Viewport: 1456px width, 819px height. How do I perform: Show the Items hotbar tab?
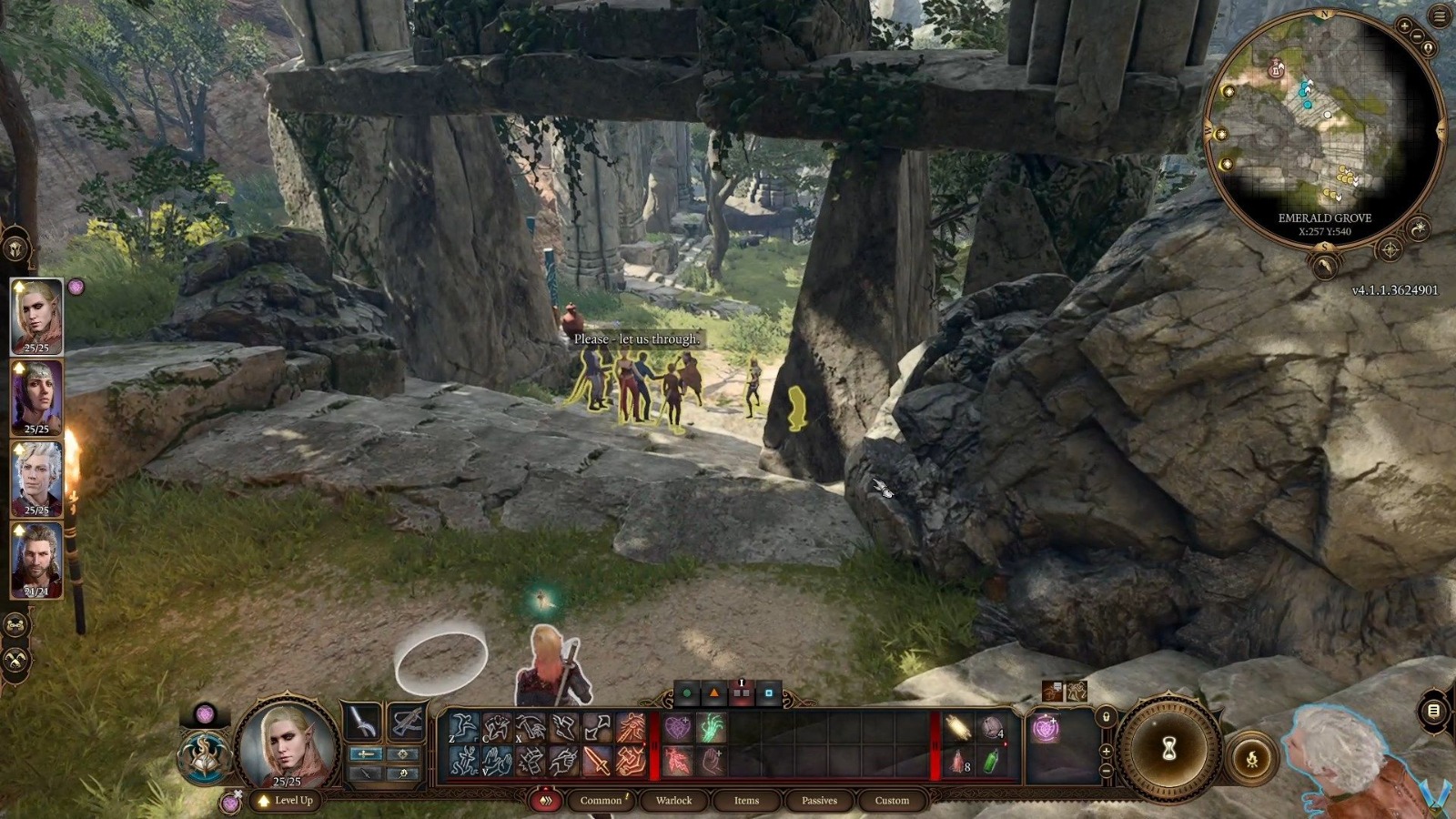pos(746,801)
